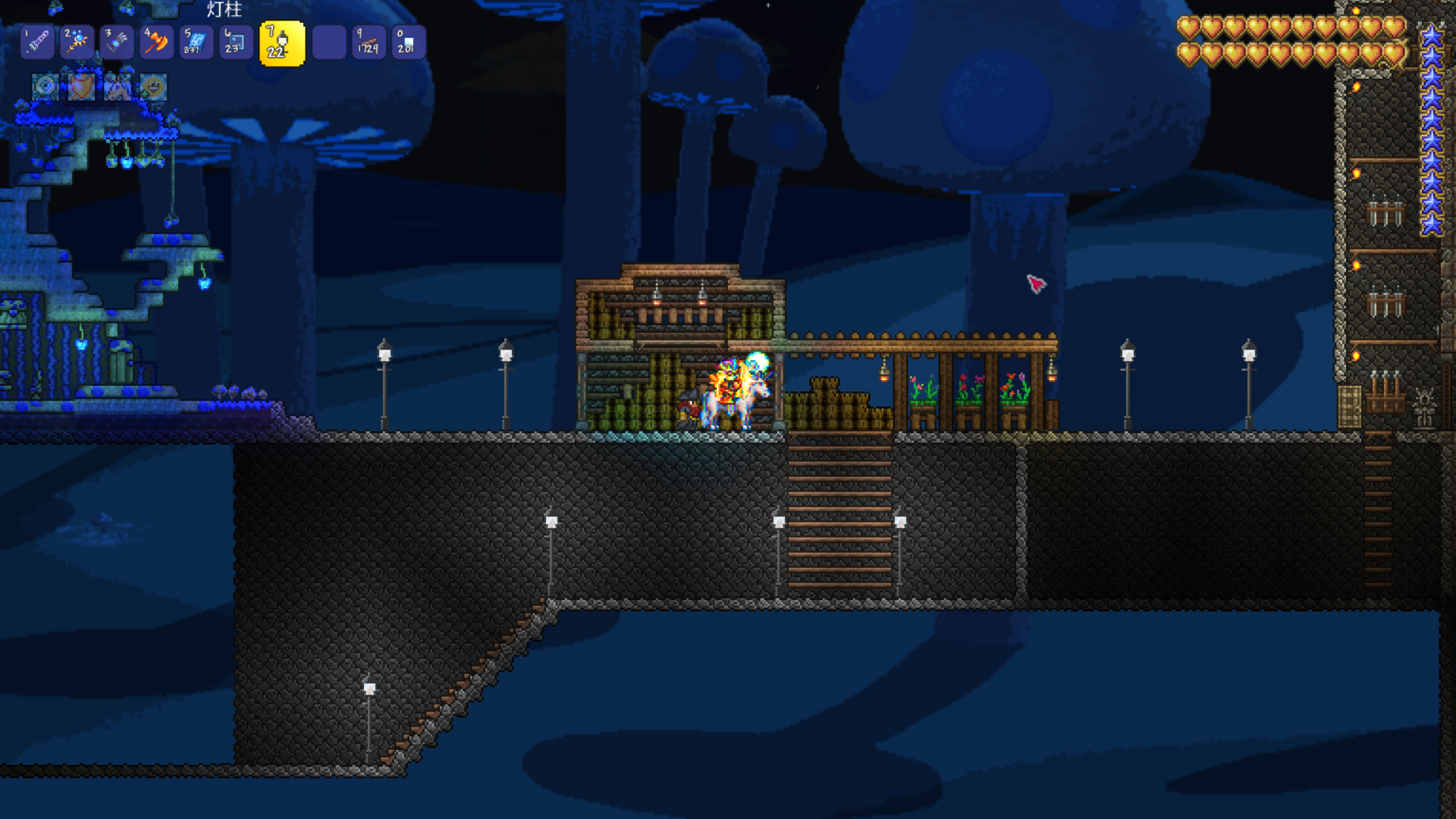Click the smiling sunflower buff icon
This screenshot has height=819, width=1456.
click(x=153, y=87)
